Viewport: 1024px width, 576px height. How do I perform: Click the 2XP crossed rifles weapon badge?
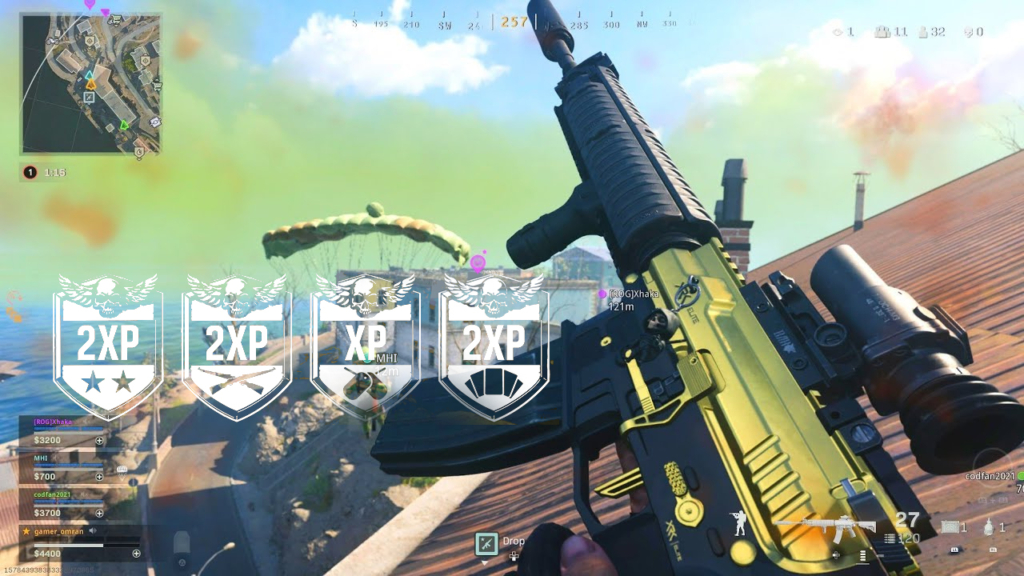[x=236, y=343]
